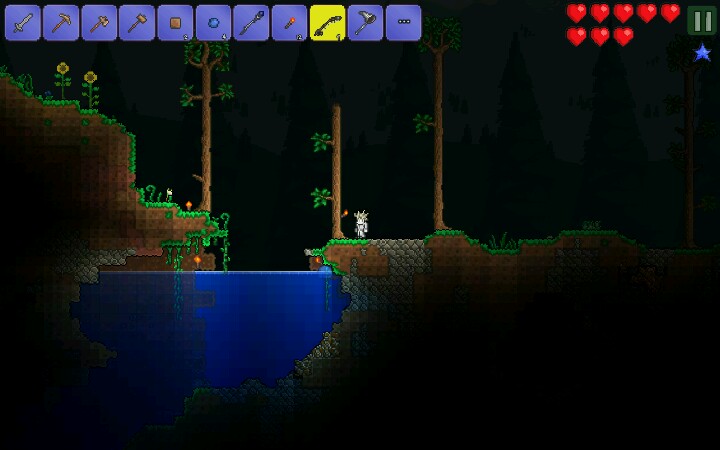Pick the brown dirt block slot
Viewport: 720px width, 450px height.
(x=175, y=22)
